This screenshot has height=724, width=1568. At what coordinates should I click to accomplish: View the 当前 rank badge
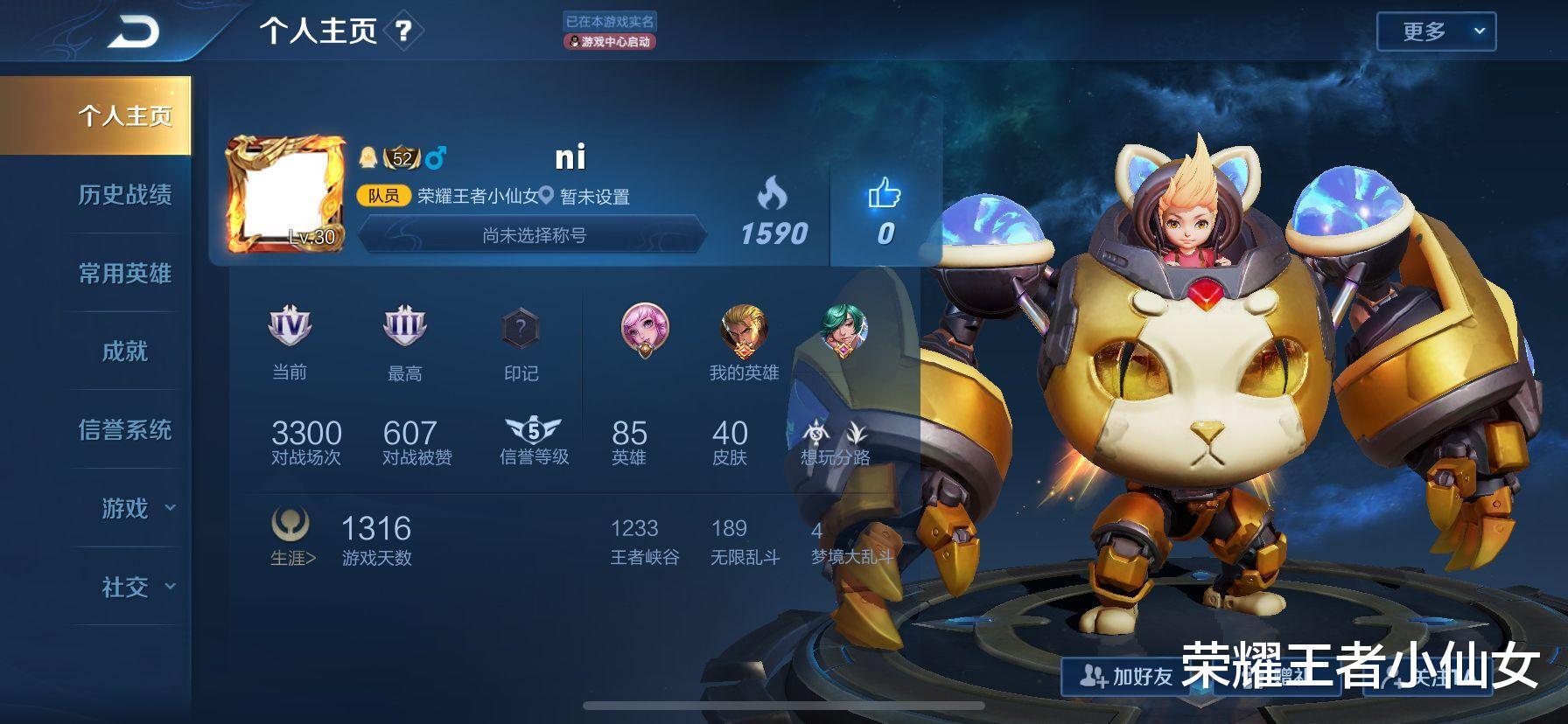coord(290,326)
